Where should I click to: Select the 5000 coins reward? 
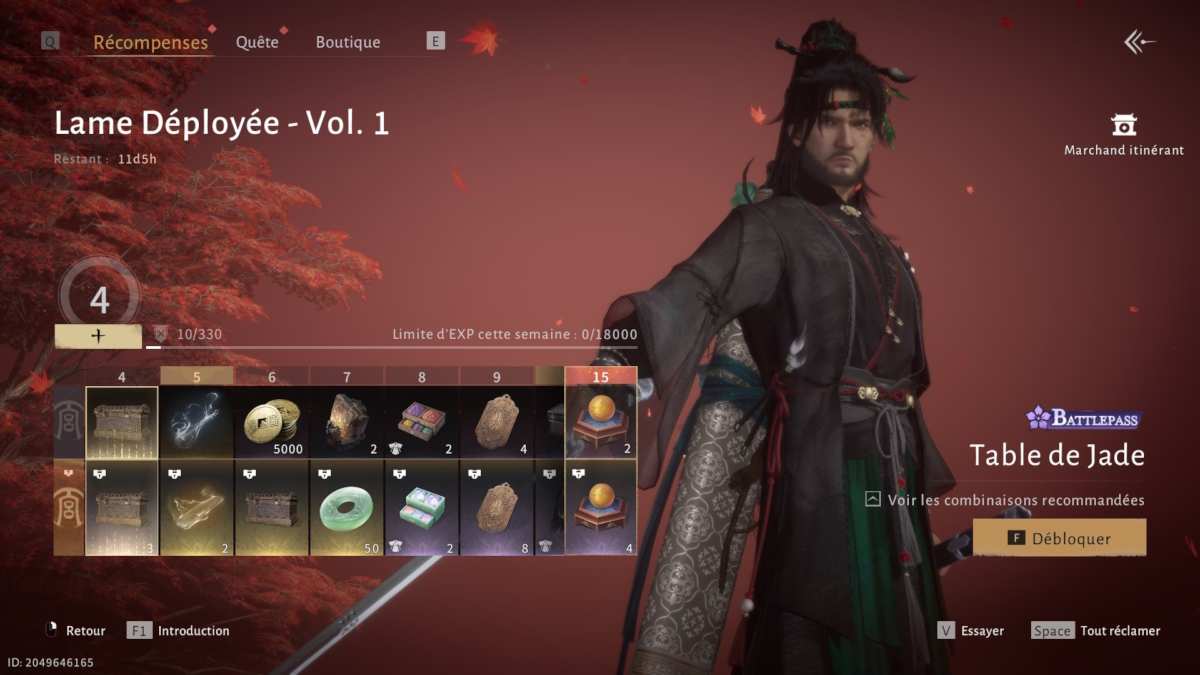click(271, 422)
